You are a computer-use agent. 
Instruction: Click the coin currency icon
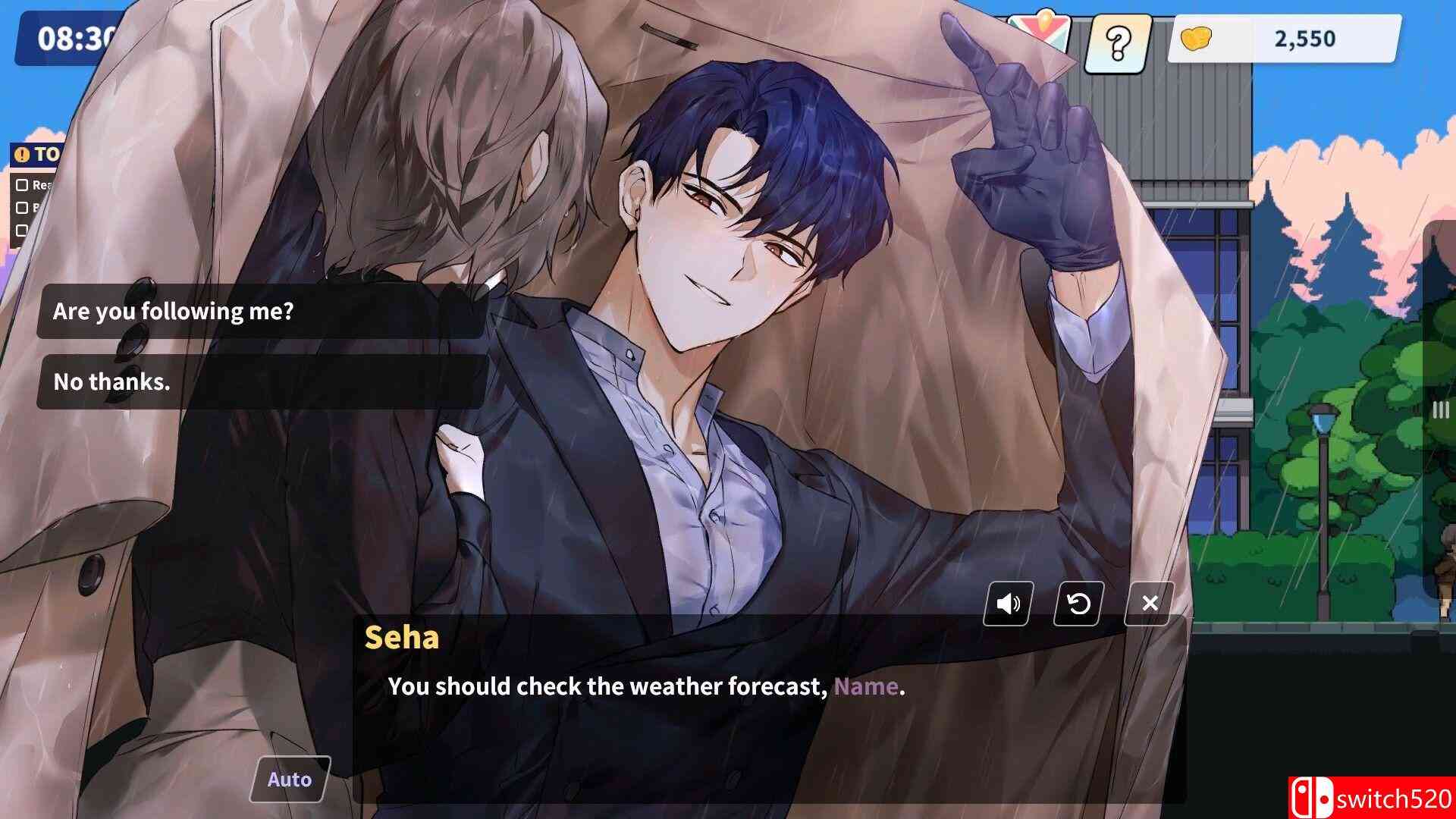click(1197, 39)
